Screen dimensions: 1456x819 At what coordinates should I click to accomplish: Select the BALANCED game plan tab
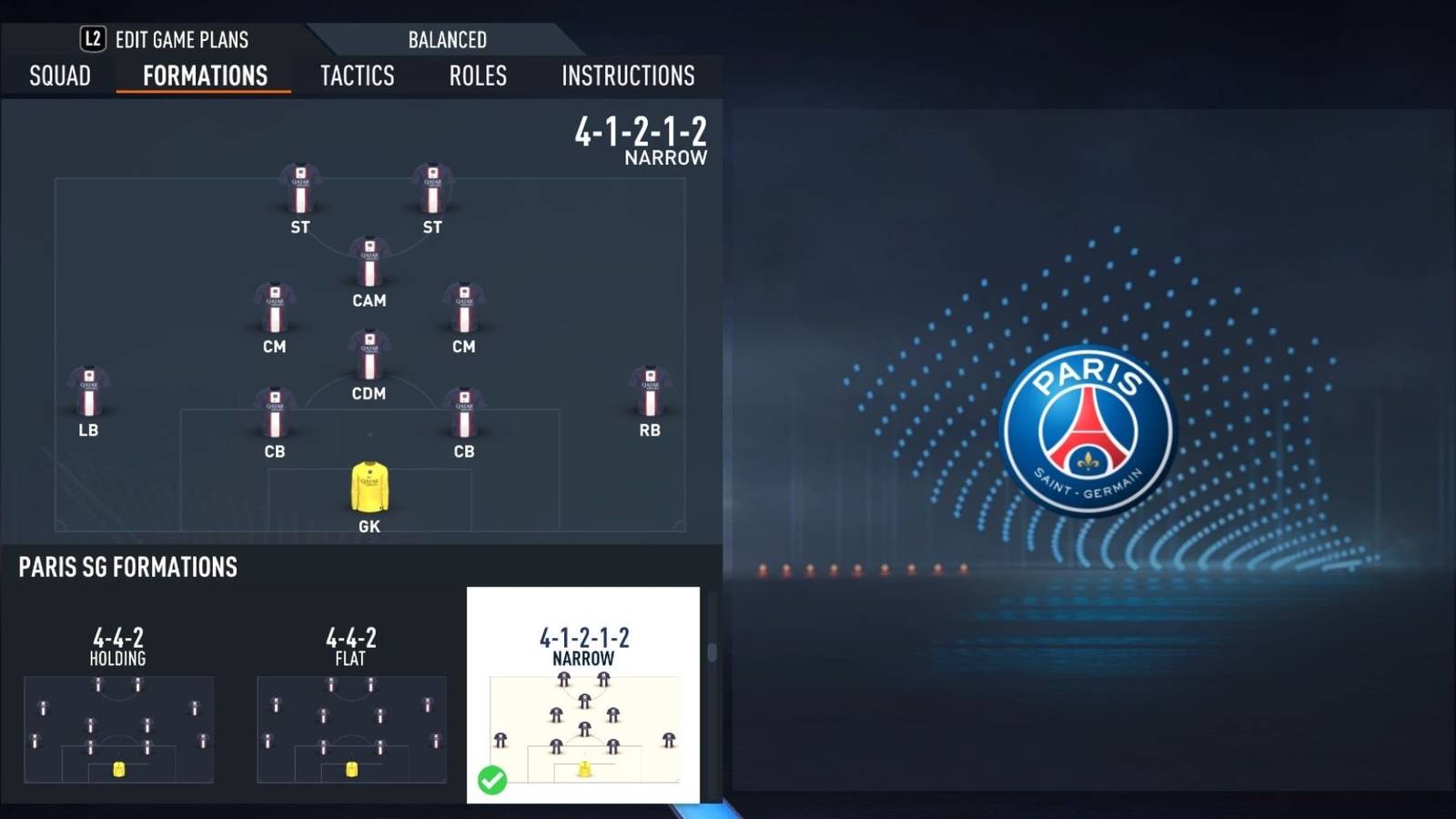tap(446, 40)
